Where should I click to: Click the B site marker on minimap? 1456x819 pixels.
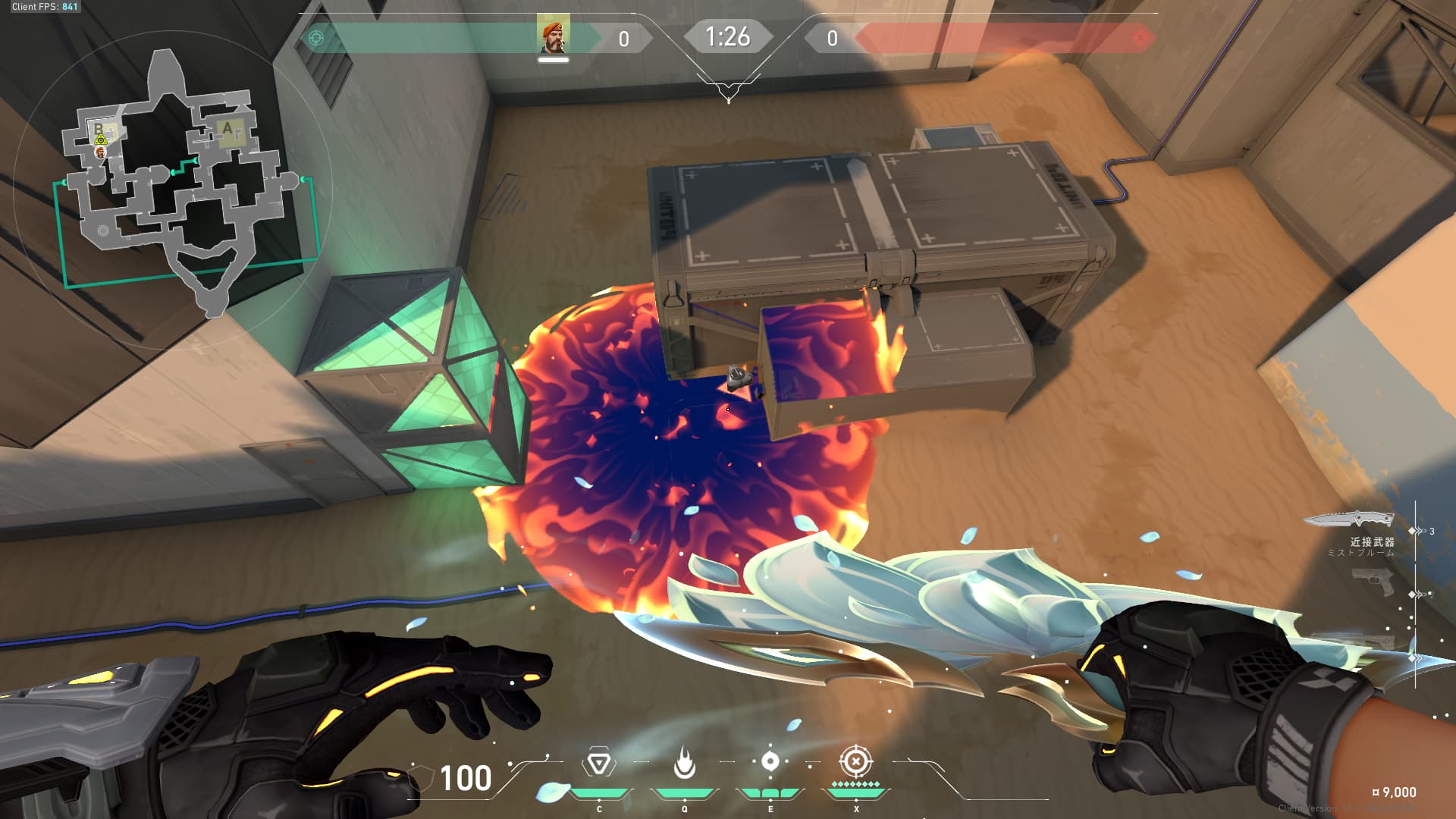coord(98,129)
